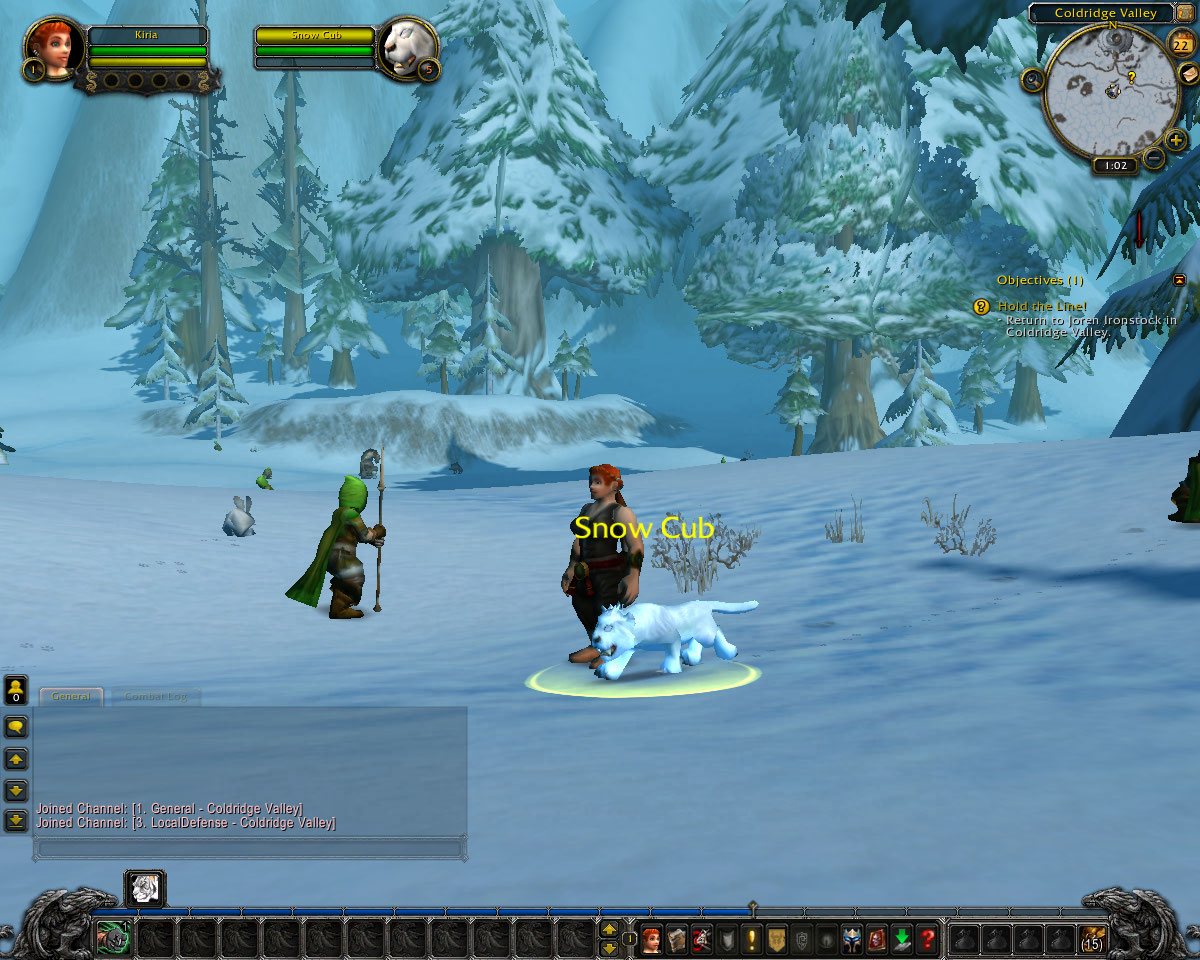
Task: Select the Snow Cub target portrait
Action: pyautogui.click(x=405, y=49)
